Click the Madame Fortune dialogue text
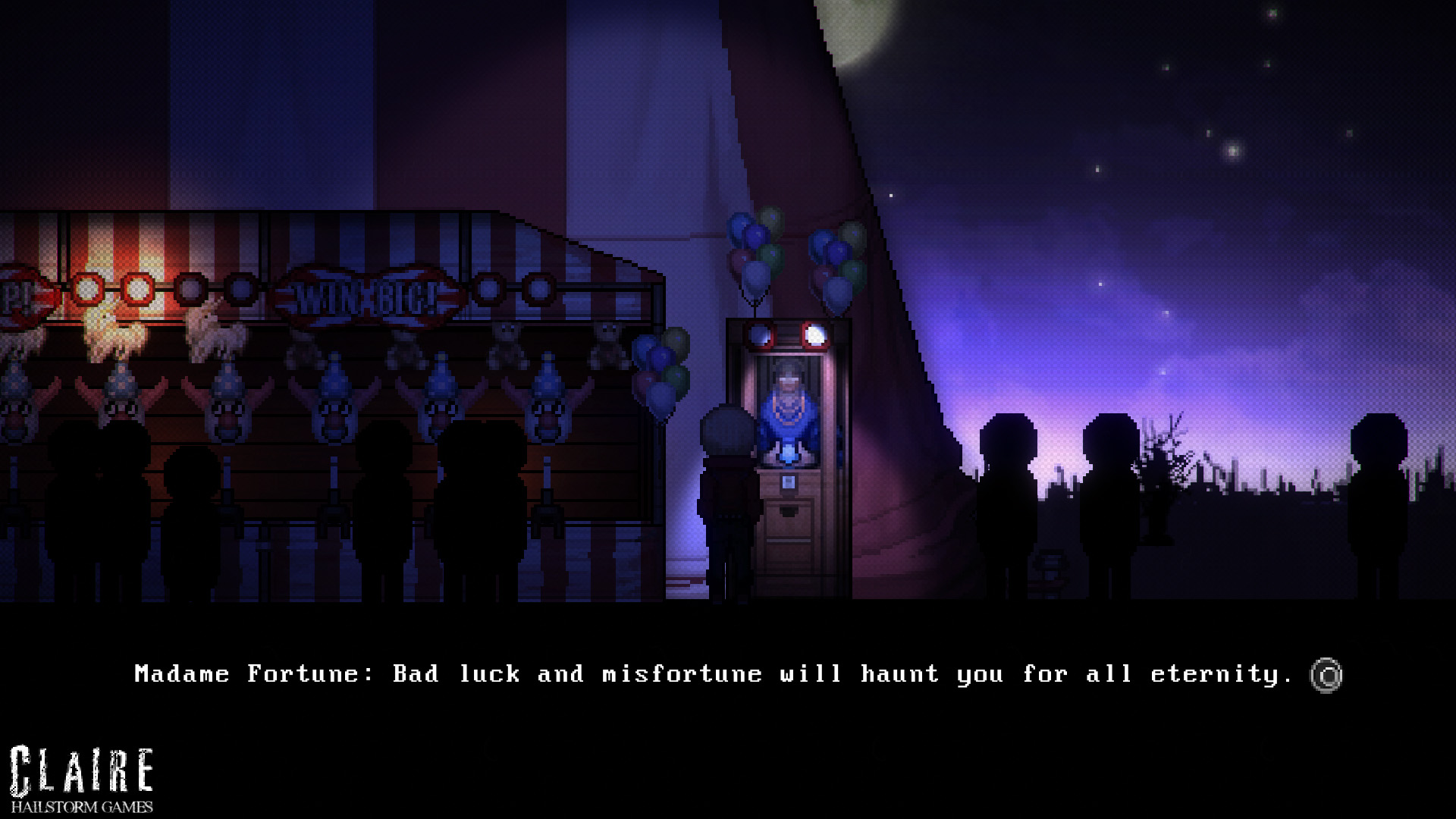Screen dimensions: 1456x819 point(713,673)
